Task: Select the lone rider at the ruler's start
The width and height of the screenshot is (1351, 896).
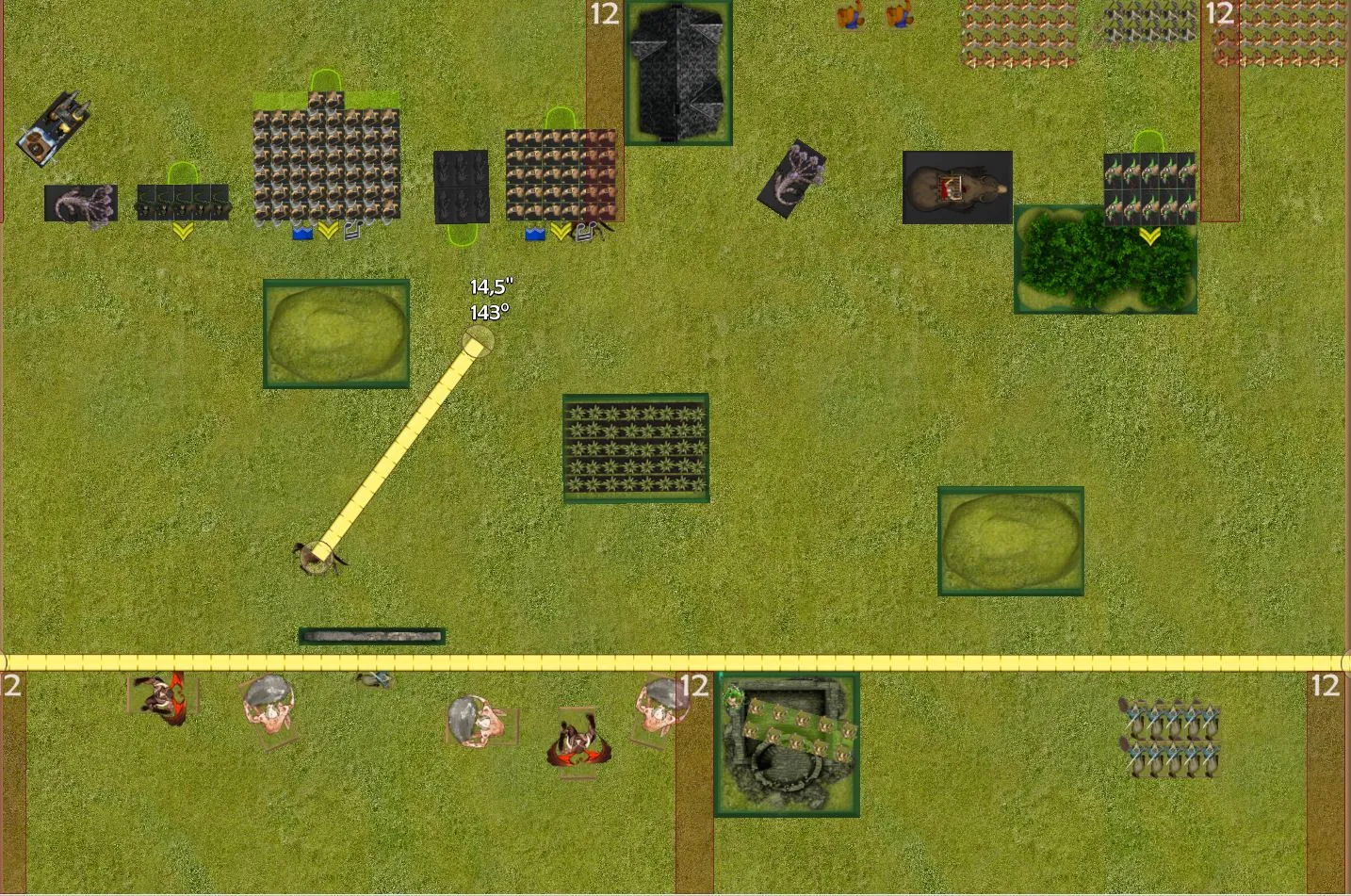Action: [318, 558]
